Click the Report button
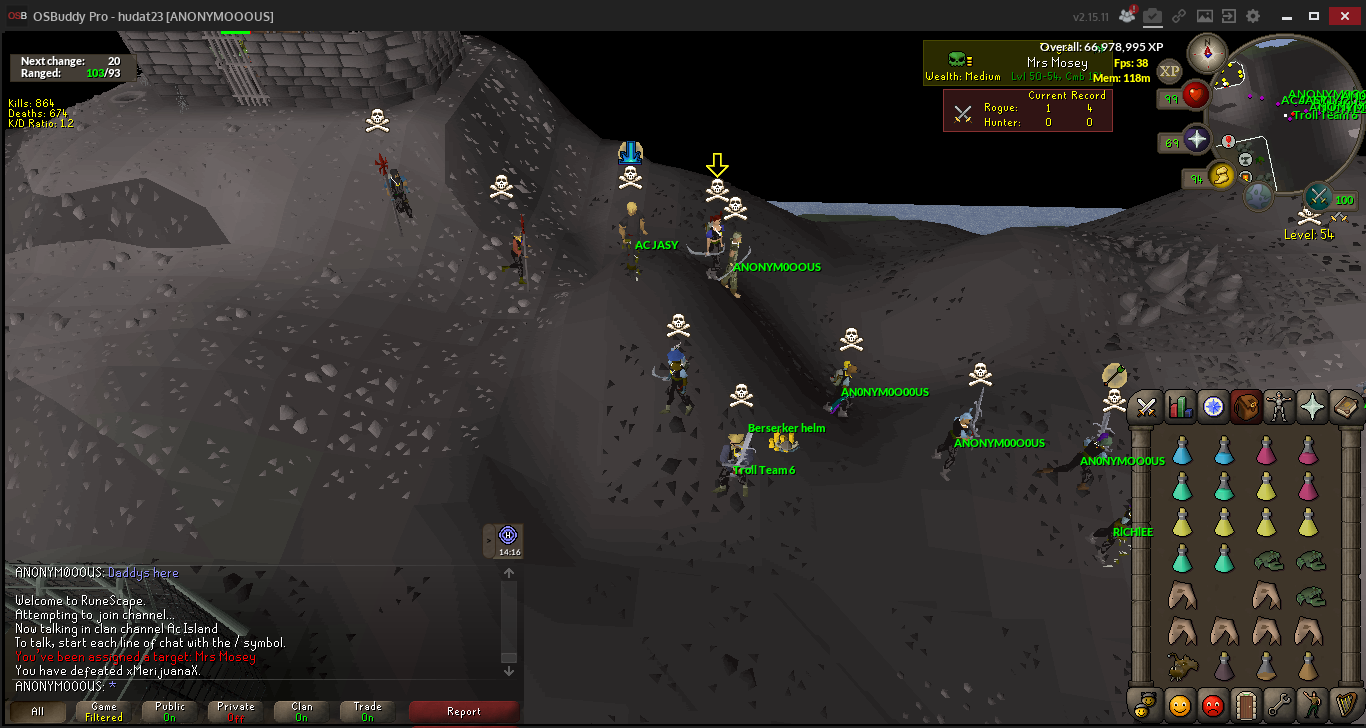The image size is (1366, 728). (464, 712)
